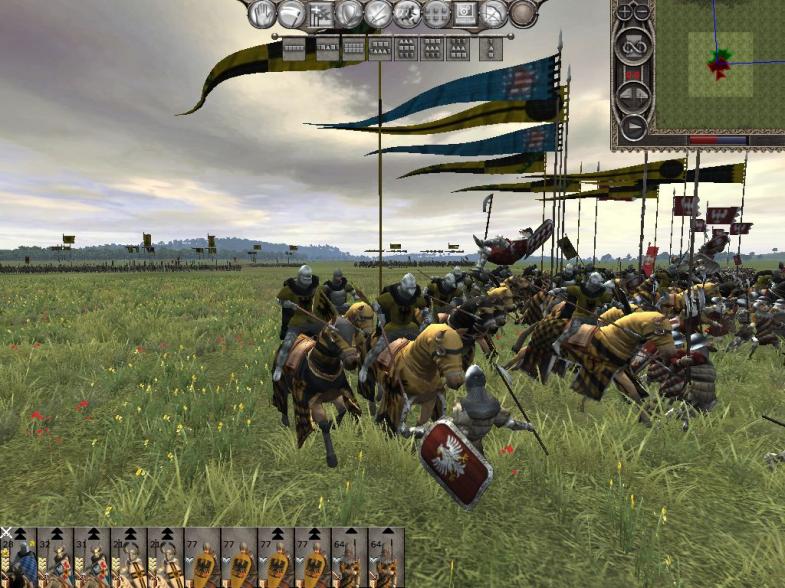
Task: Select the general's unit card with blue cloak
Action: 19,558
